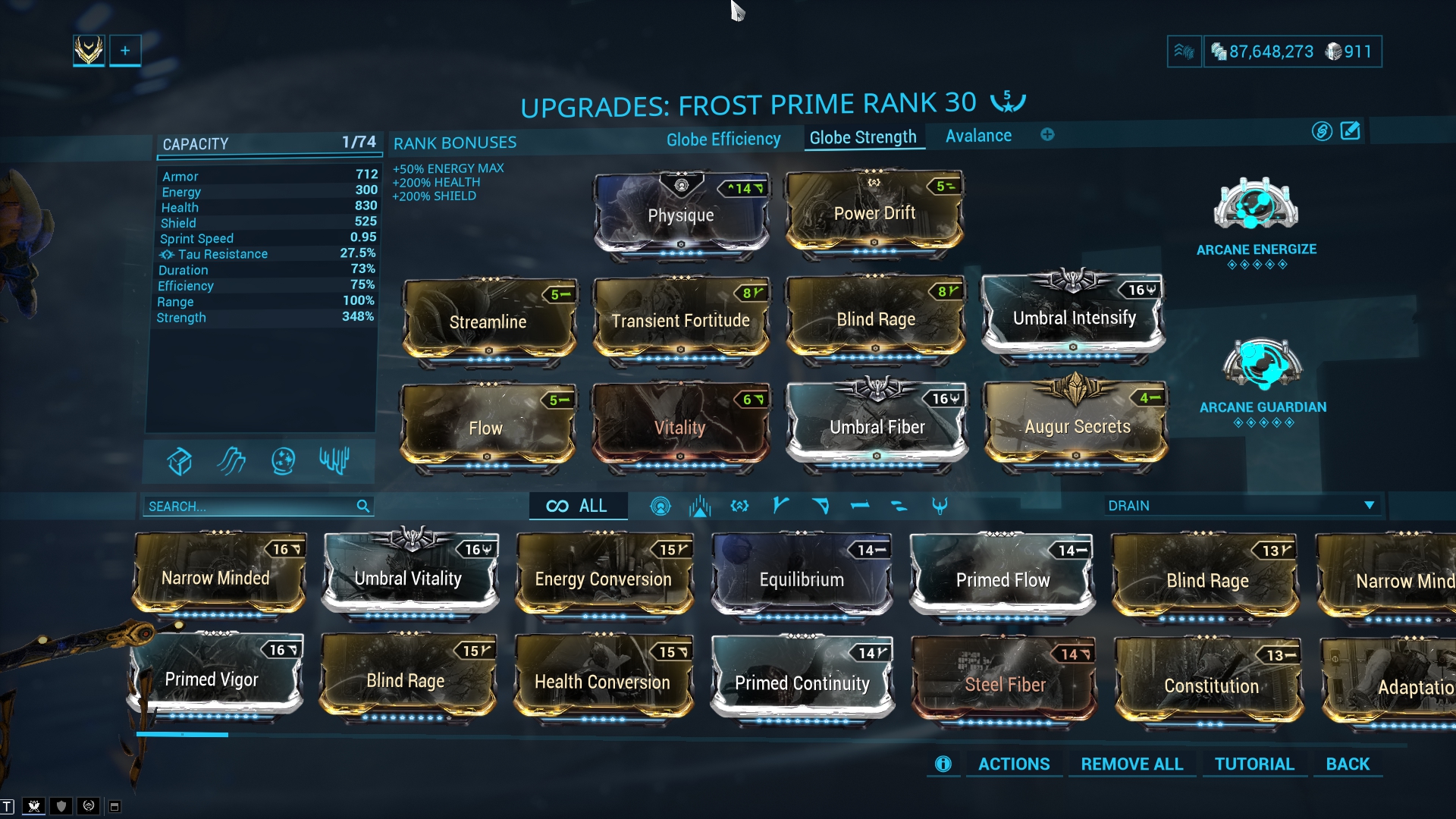Select the Avalance loadout tab
Image resolution: width=1456 pixels, height=819 pixels.
[978, 136]
